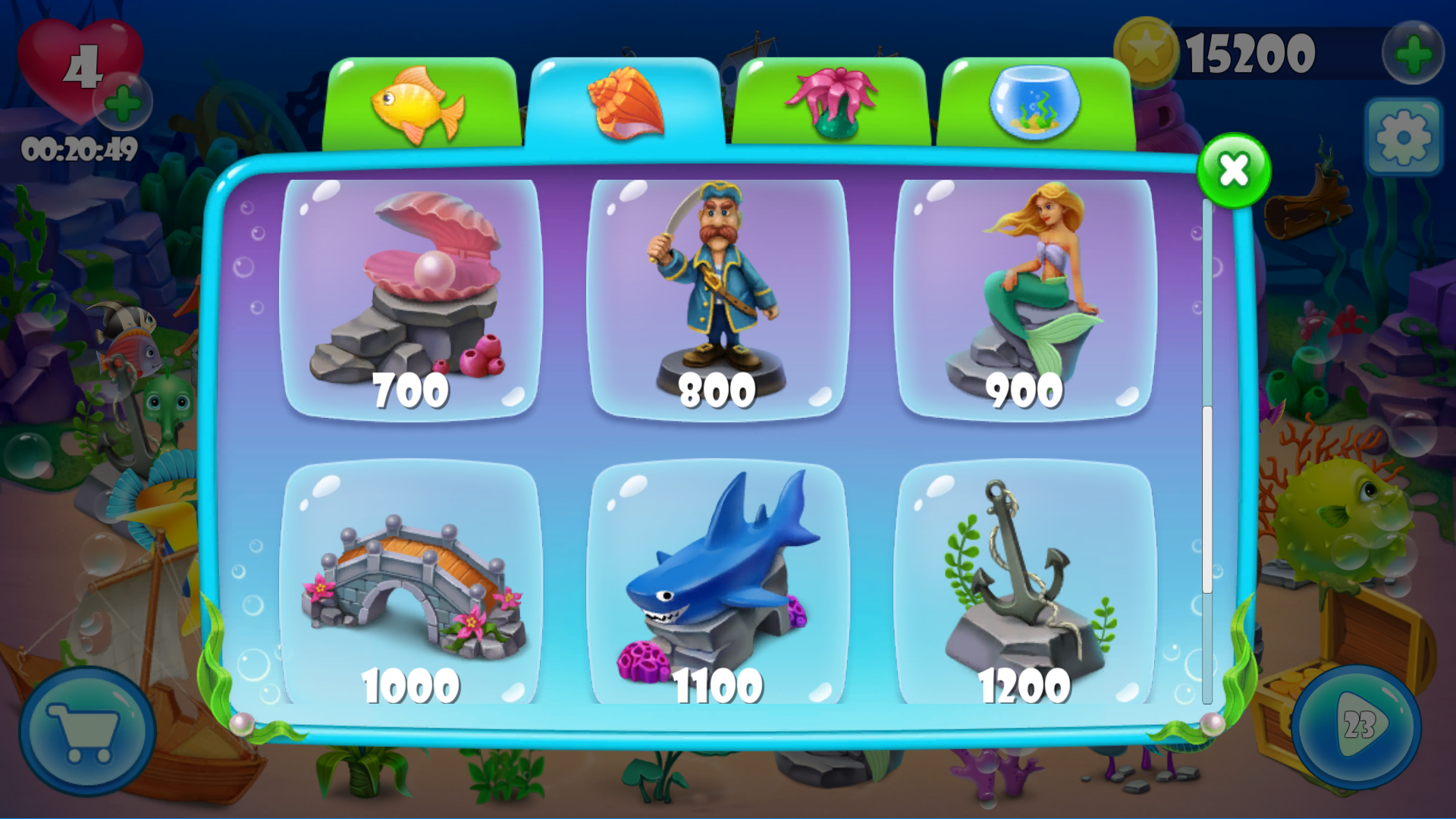Select the mermaid figurine priced 900
Viewport: 1456px width, 819px height.
pyautogui.click(x=1025, y=296)
